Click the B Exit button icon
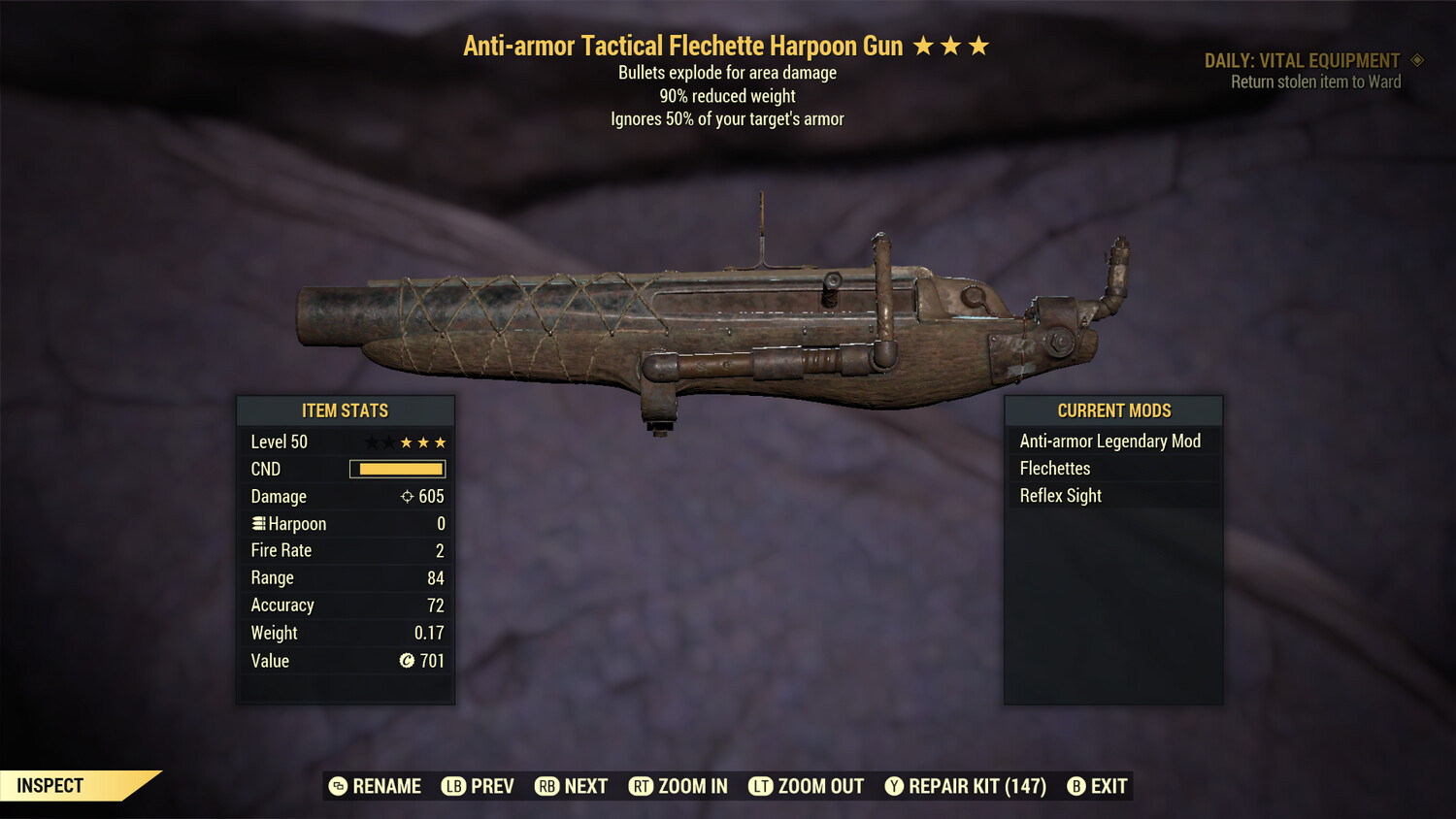This screenshot has width=1456, height=819. pos(1075,786)
